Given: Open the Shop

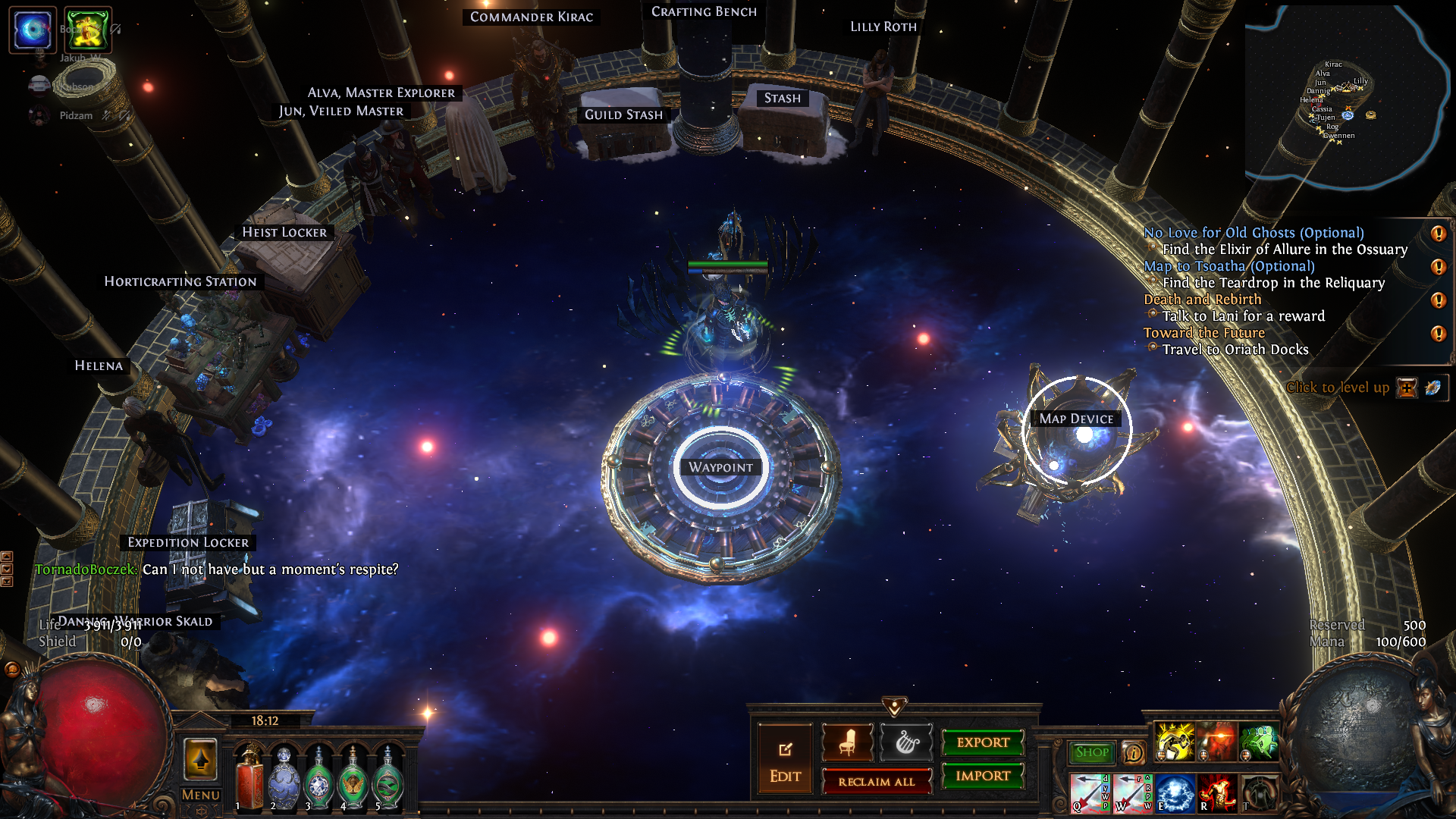Looking at the screenshot, I should 1092,752.
